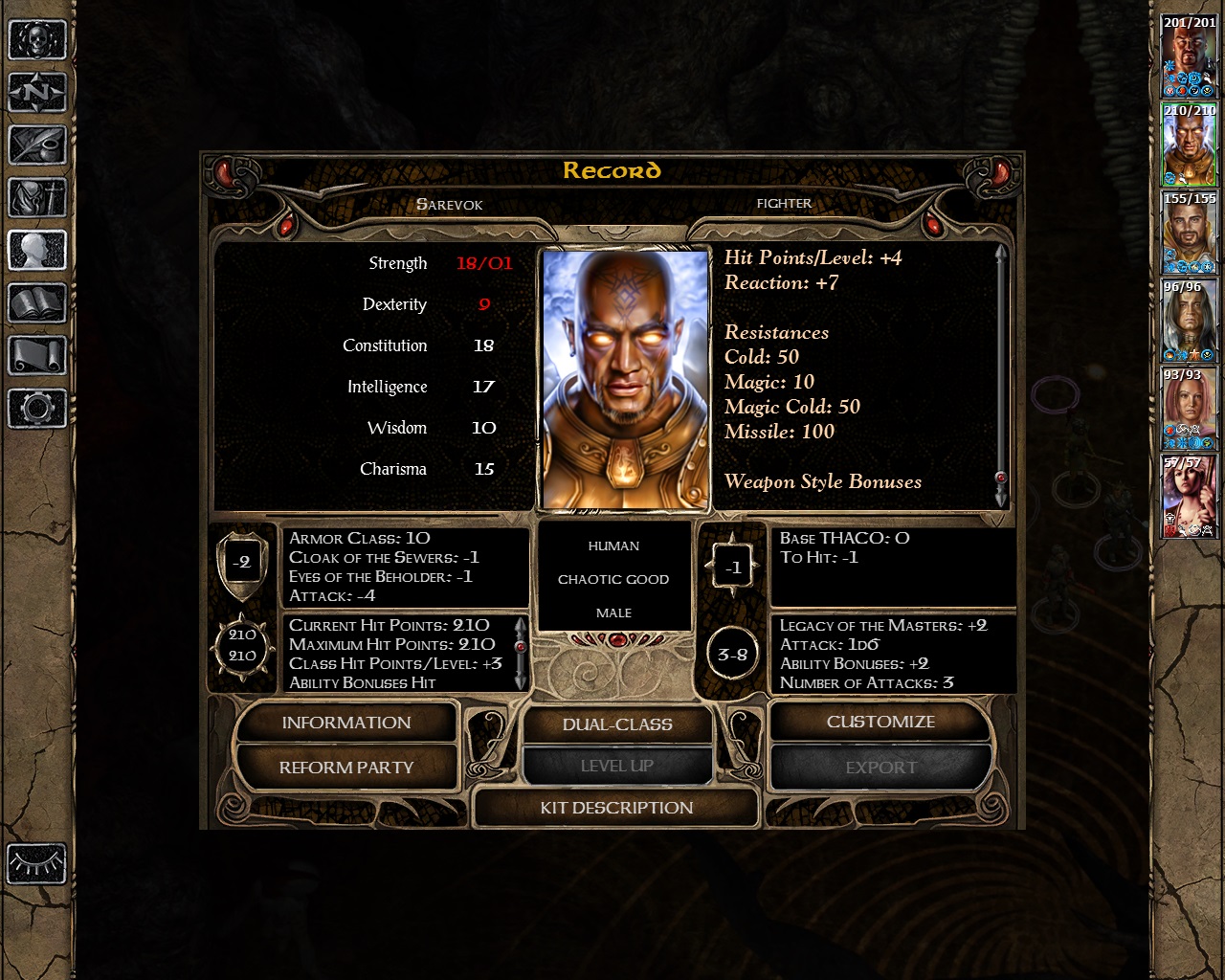Click the resistances panel scrollbar
Screen dimensions: 1225x980
(1001, 375)
